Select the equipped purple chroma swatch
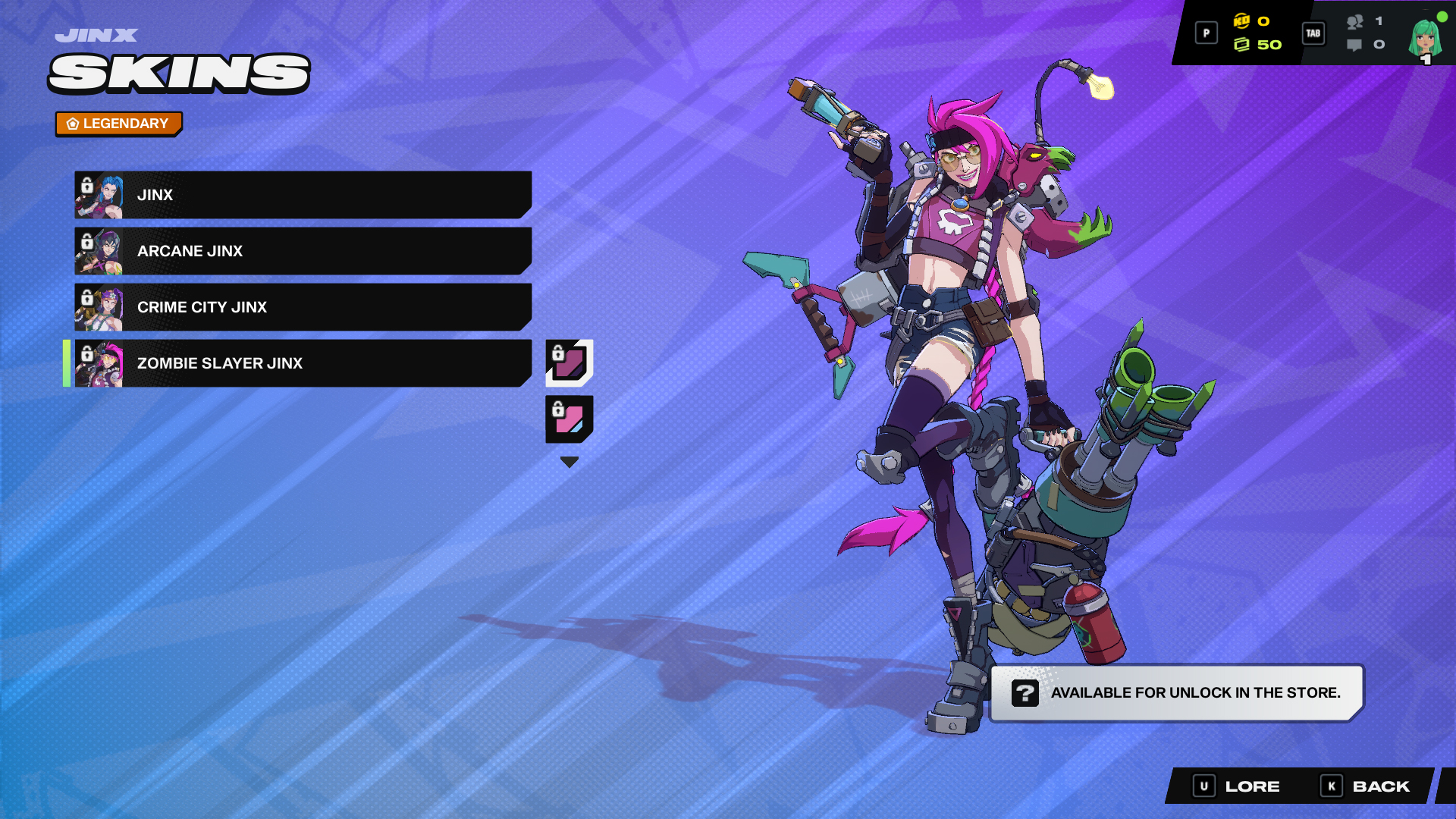Screen dimensions: 1456x819 (x=568, y=362)
